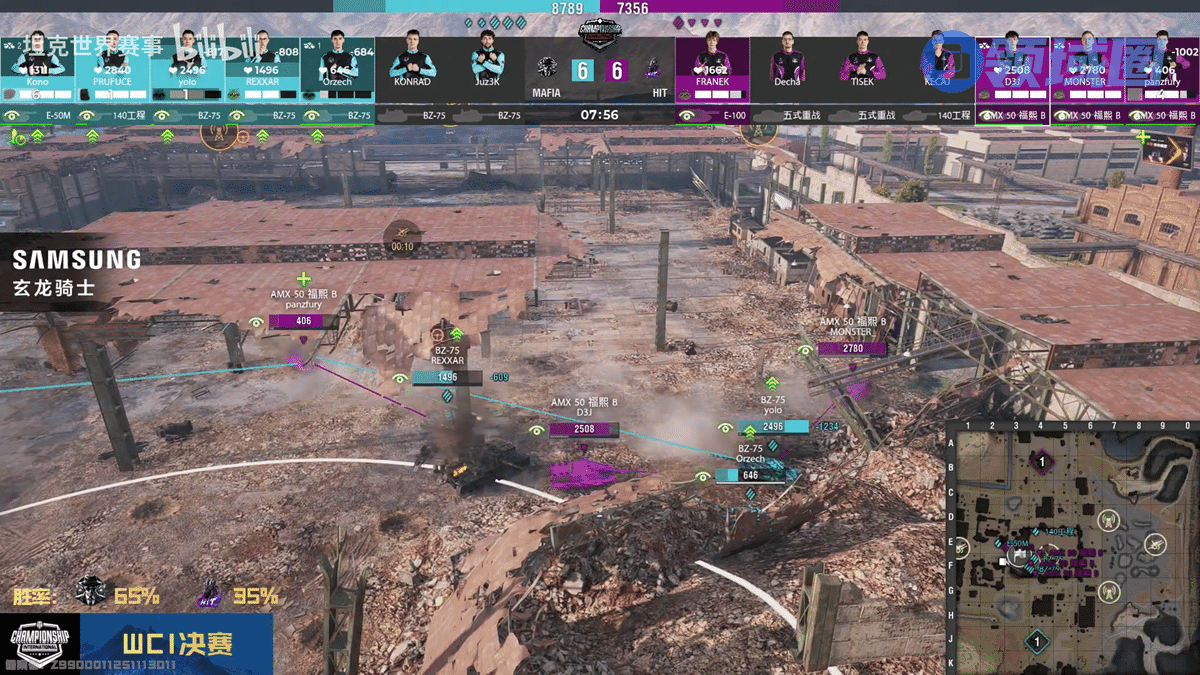1200x675 pixels.
Task: Select PRUFUCE's player card
Action: [x=112, y=68]
